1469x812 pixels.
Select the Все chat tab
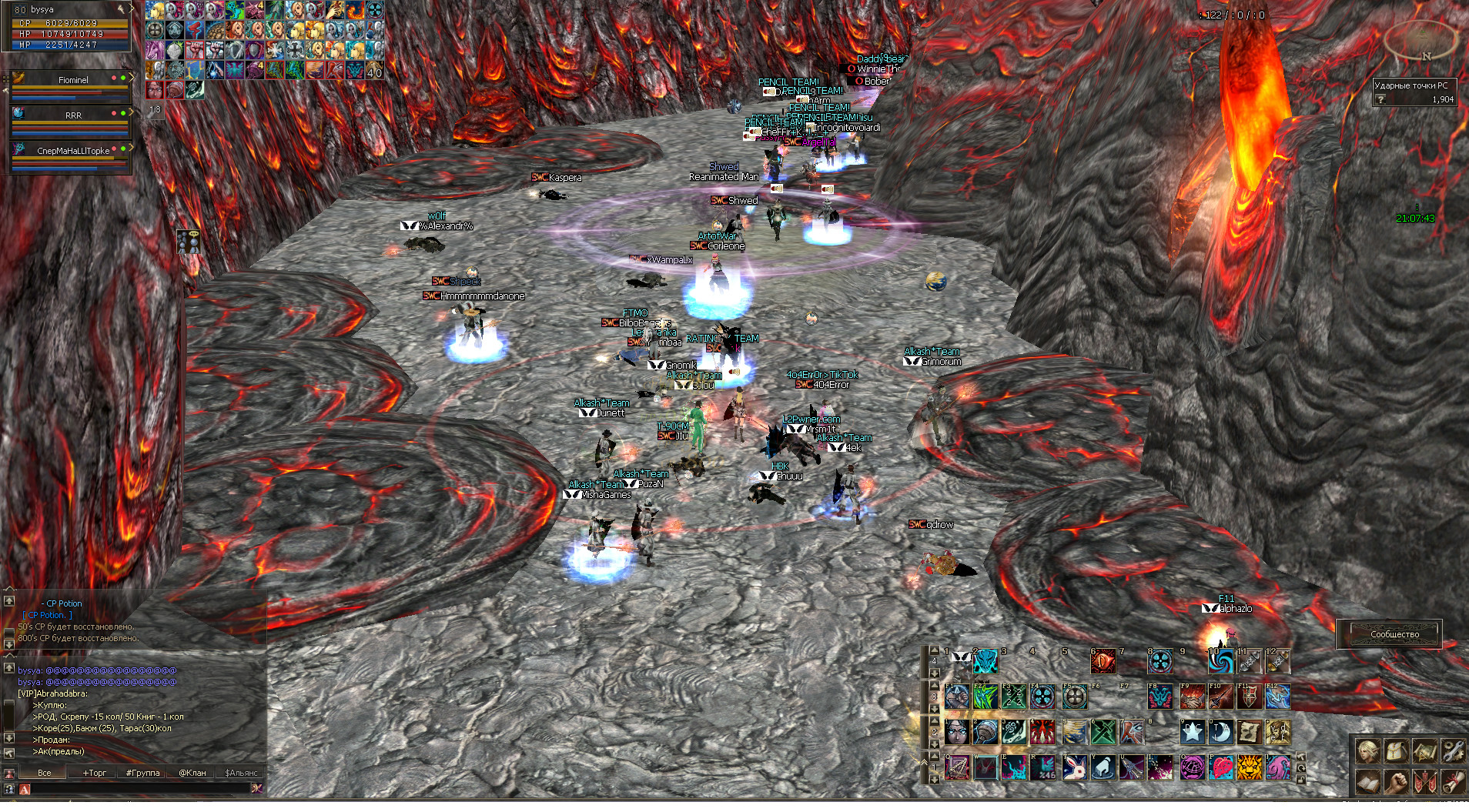[x=45, y=773]
